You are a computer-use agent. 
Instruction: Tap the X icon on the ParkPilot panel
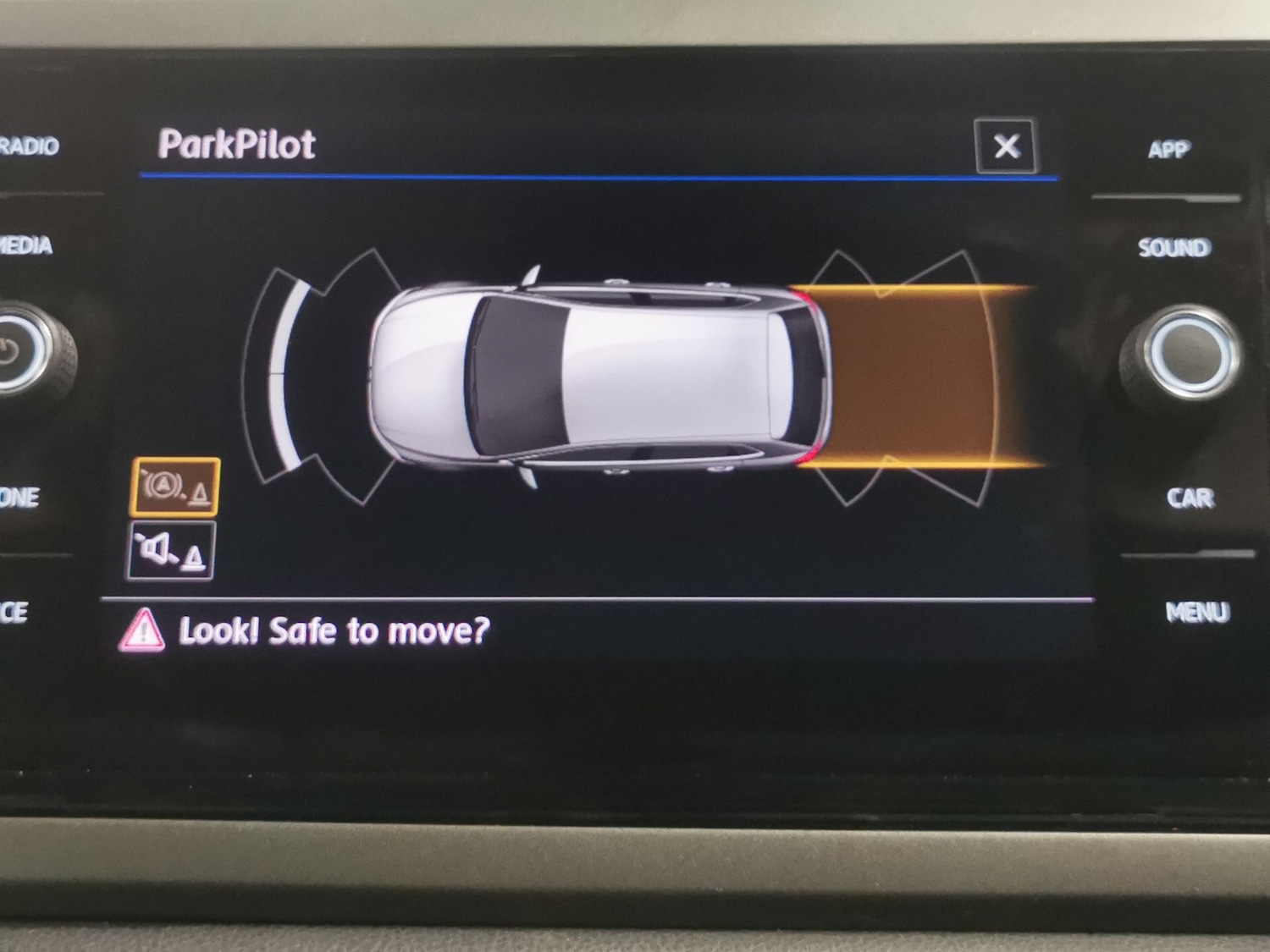coord(1006,146)
